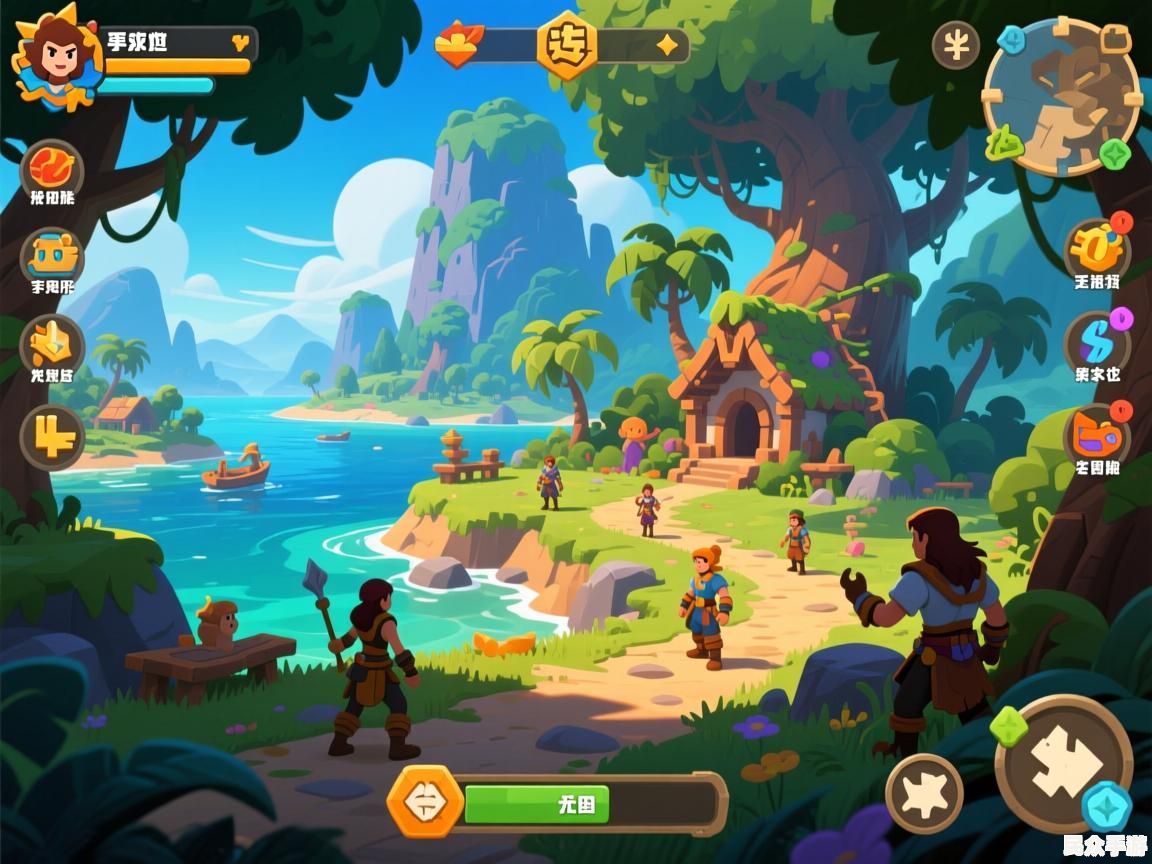The height and width of the screenshot is (864, 1152).
Task: Open the circular island minimap
Action: tap(1062, 97)
